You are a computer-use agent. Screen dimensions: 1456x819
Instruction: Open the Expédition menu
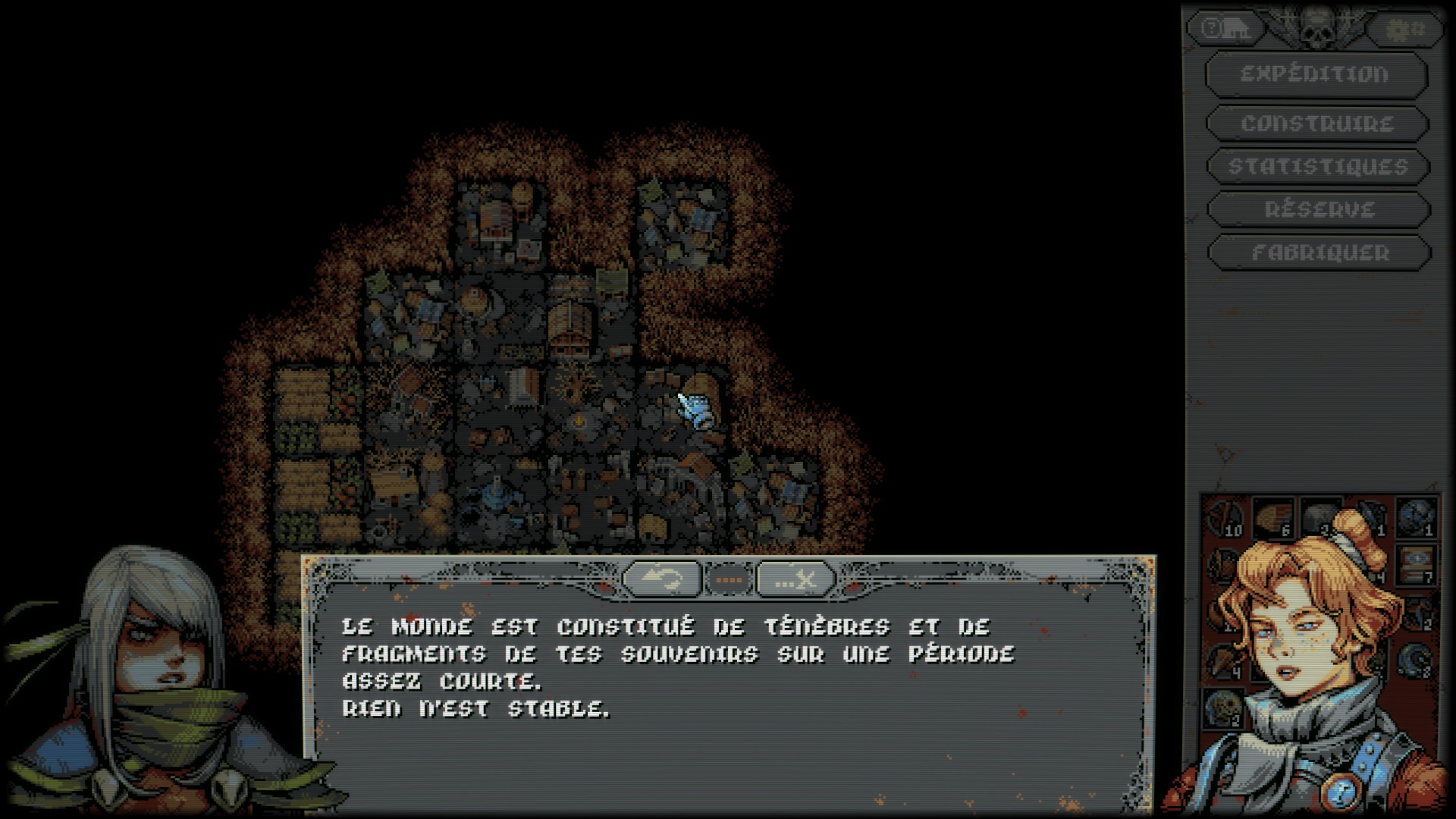click(x=1316, y=74)
